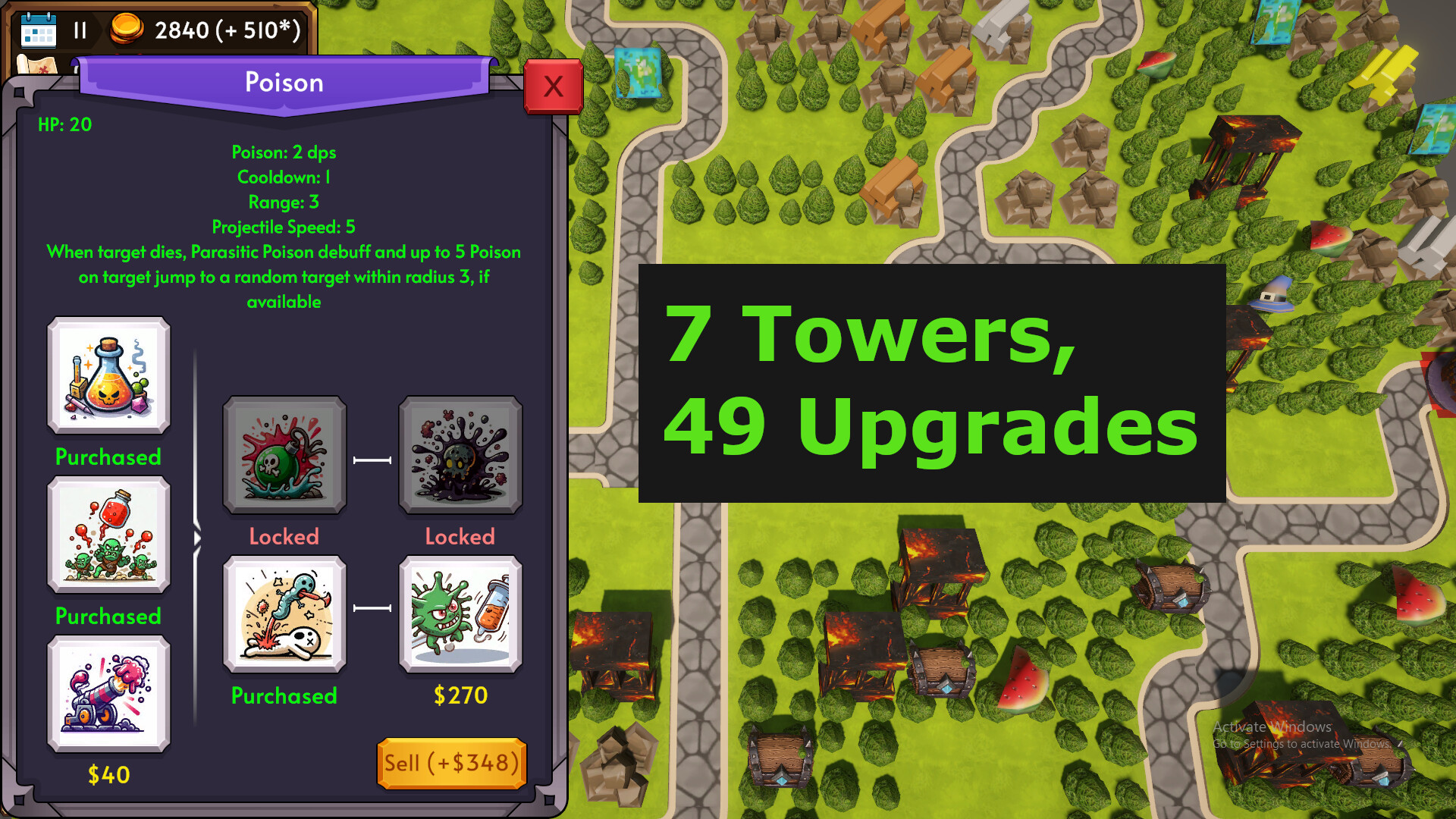Click the Poison title banner
This screenshot has width=1456, height=819.
284,82
